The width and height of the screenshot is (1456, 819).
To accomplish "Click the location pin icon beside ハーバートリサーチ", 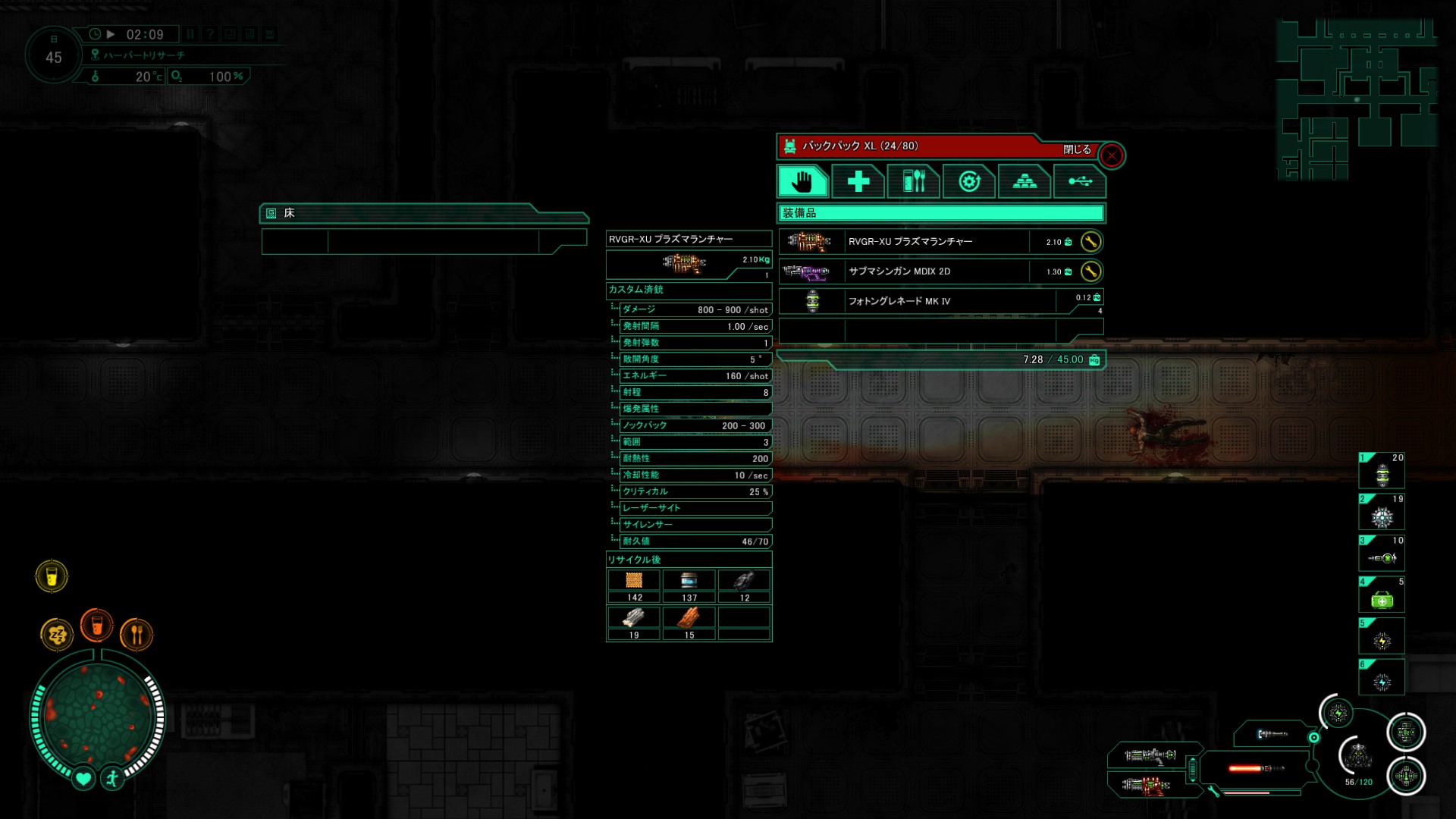I will [x=94, y=54].
